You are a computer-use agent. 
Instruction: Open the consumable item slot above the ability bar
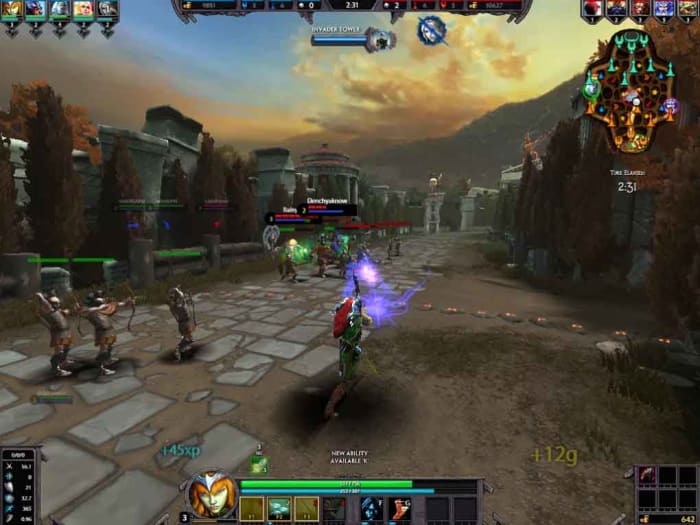click(x=258, y=465)
